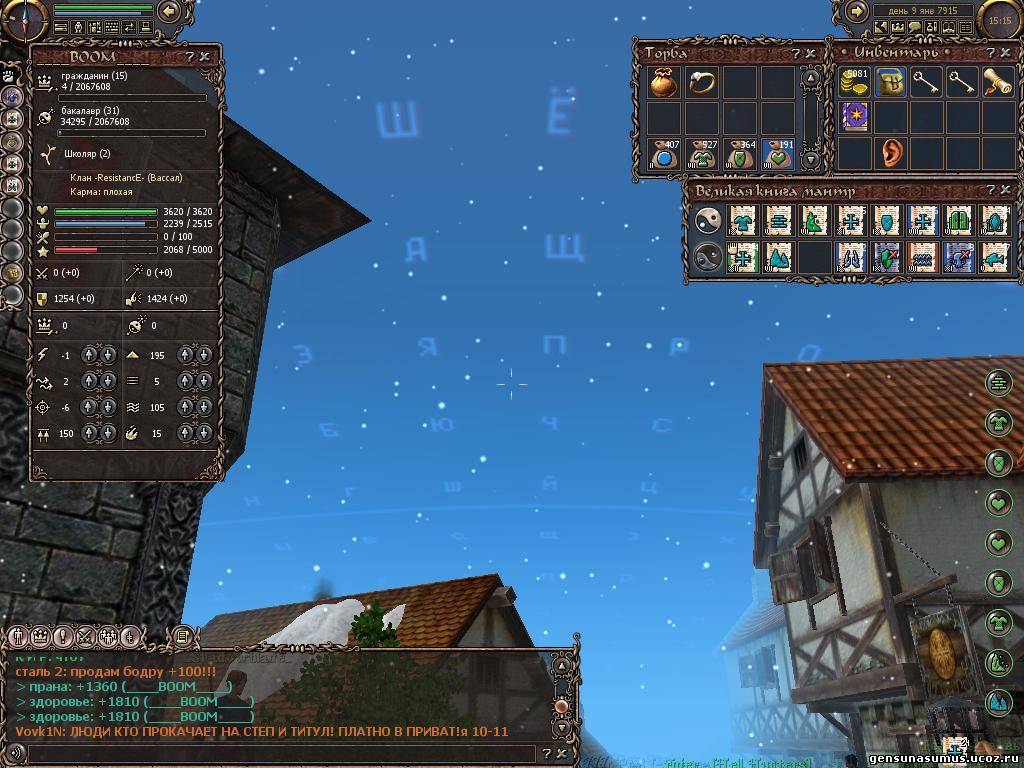Close the BOOM character stats panel

pos(205,57)
